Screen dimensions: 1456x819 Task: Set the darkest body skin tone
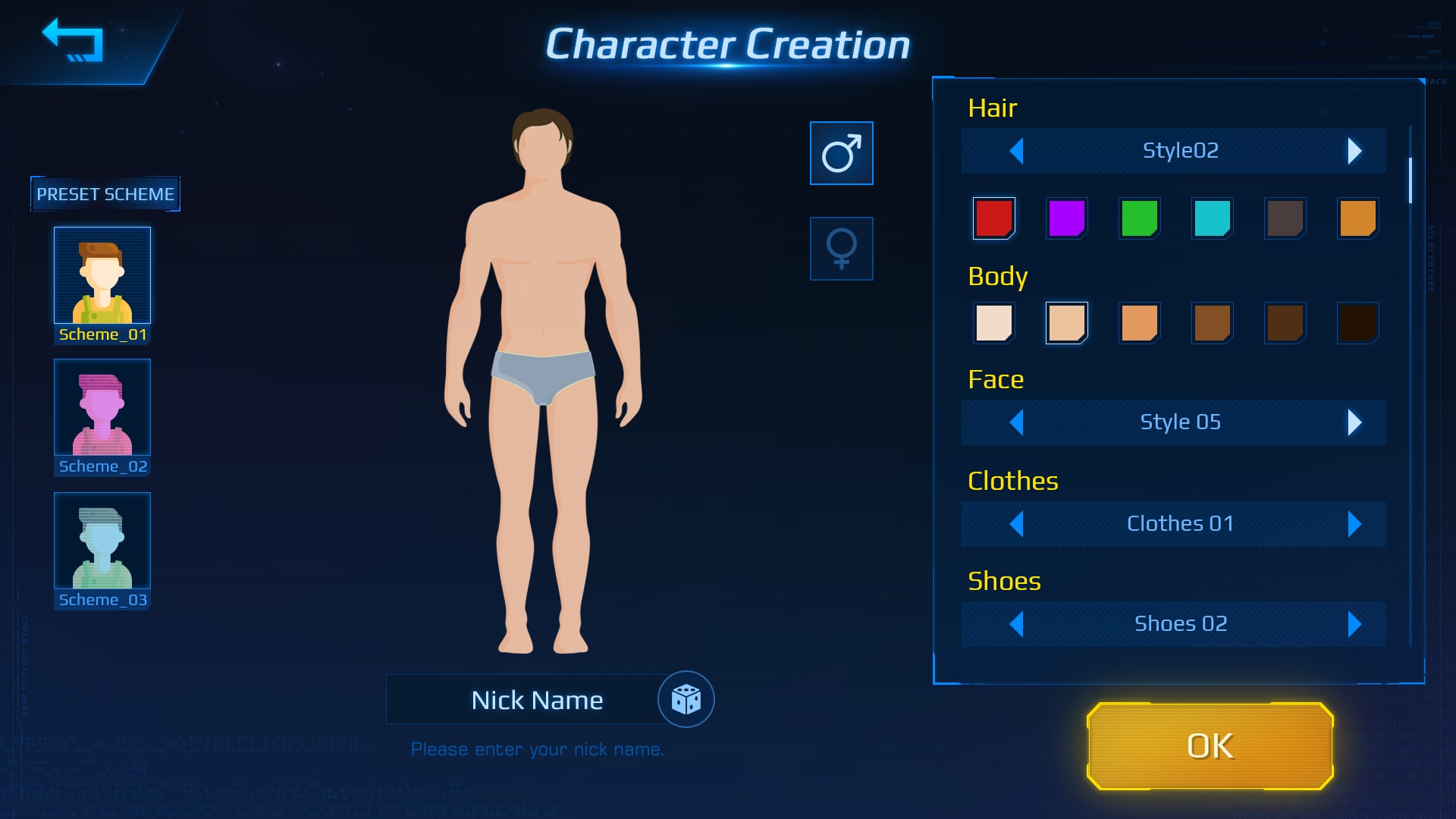pos(1357,323)
